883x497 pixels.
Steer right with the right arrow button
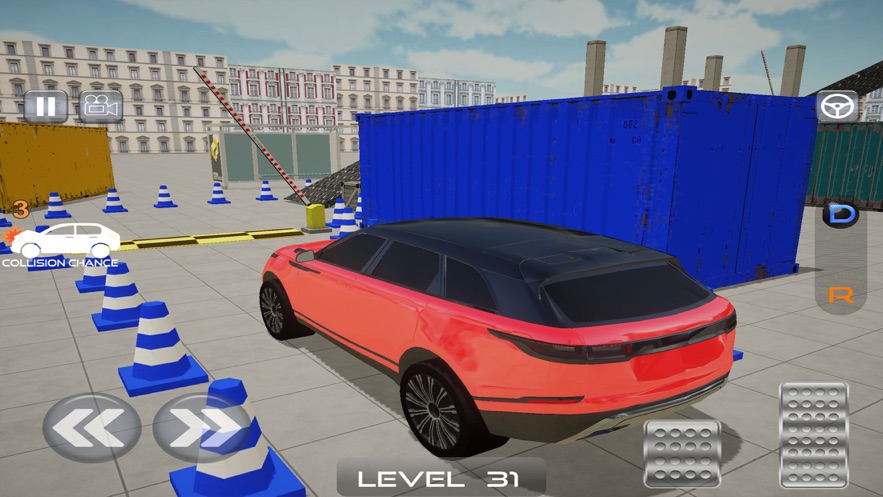click(201, 427)
